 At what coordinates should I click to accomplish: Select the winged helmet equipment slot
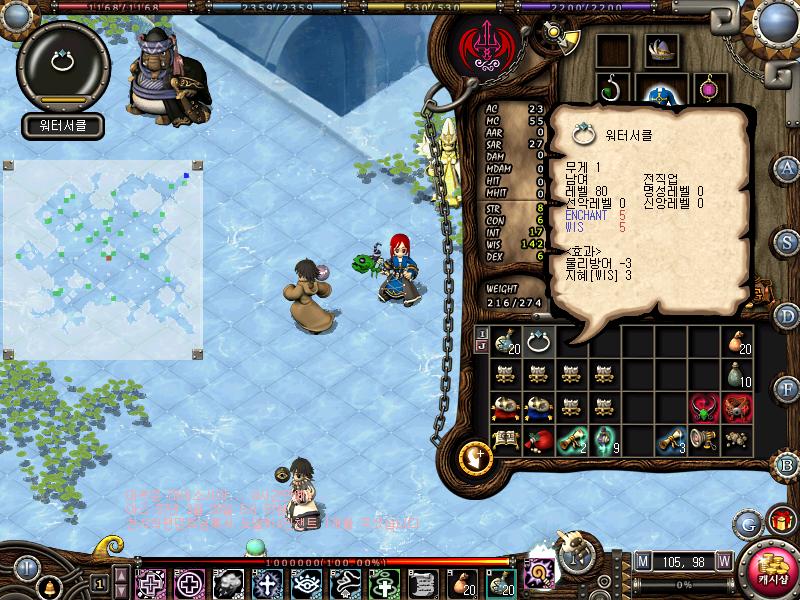pyautogui.click(x=660, y=50)
